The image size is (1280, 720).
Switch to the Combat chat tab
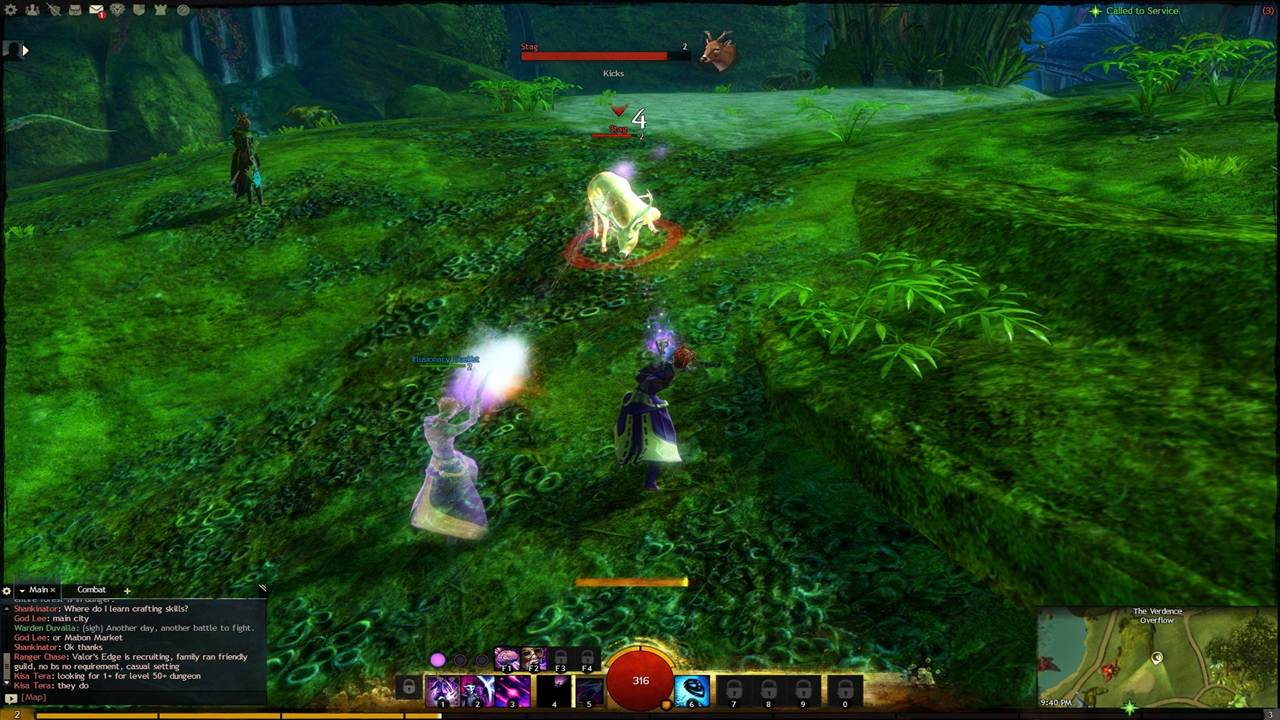click(91, 590)
